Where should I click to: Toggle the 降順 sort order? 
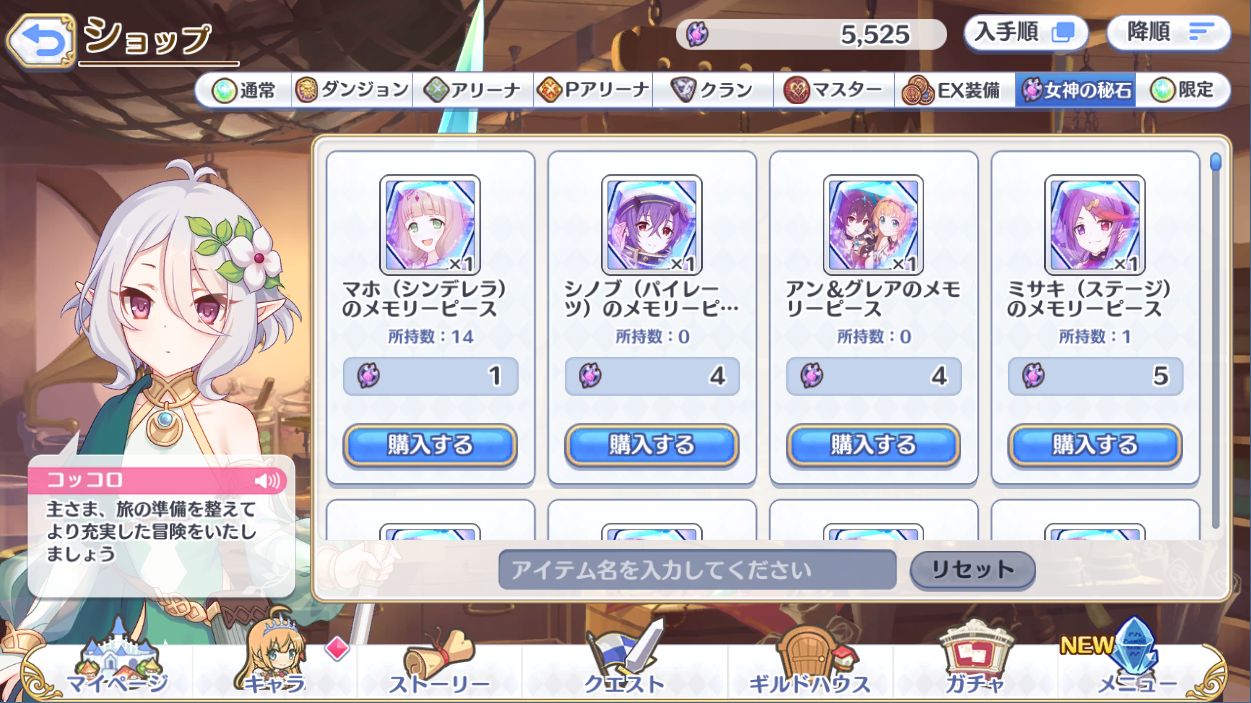[x=1168, y=33]
